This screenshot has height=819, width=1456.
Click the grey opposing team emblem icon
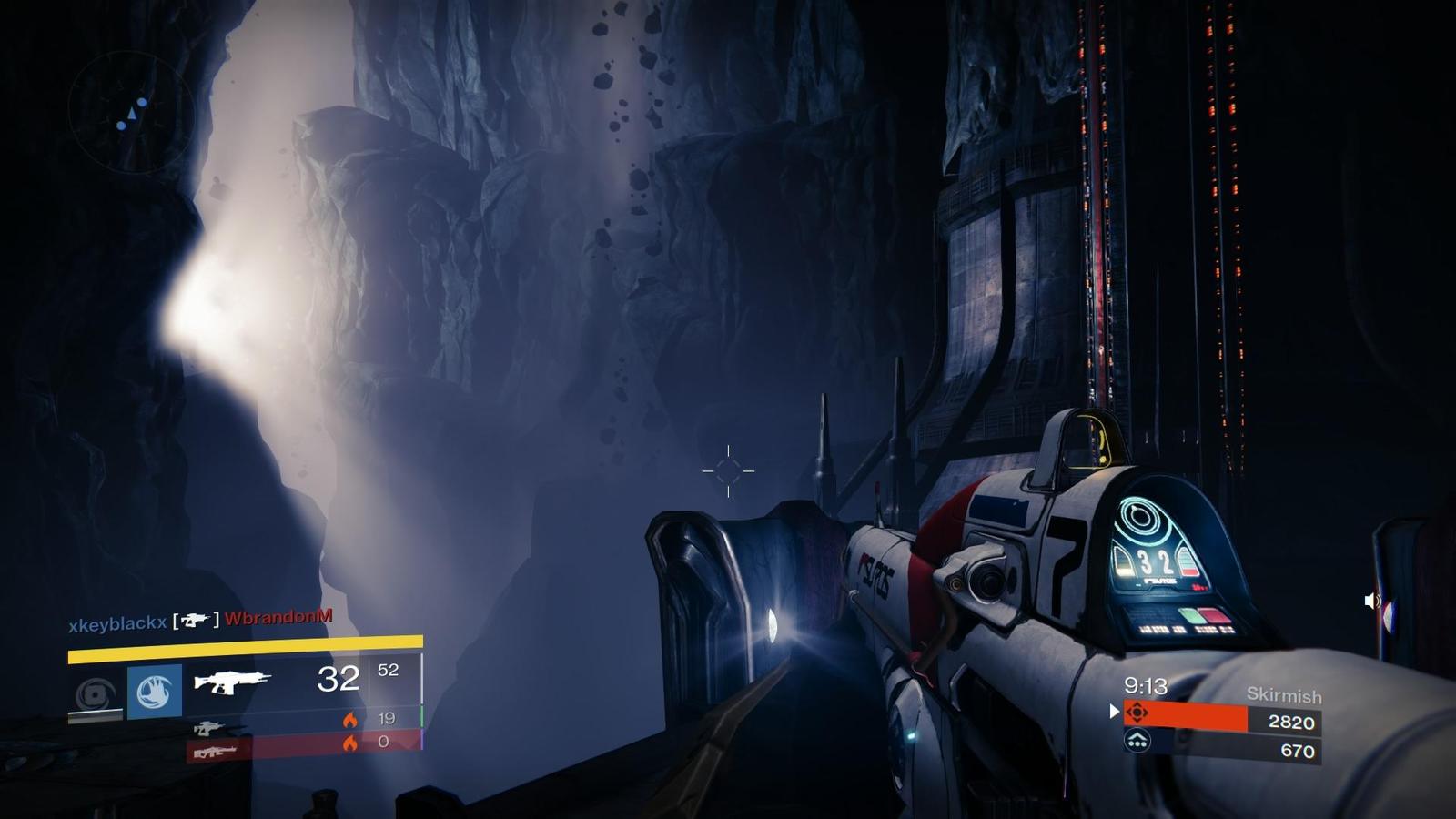point(1137,742)
